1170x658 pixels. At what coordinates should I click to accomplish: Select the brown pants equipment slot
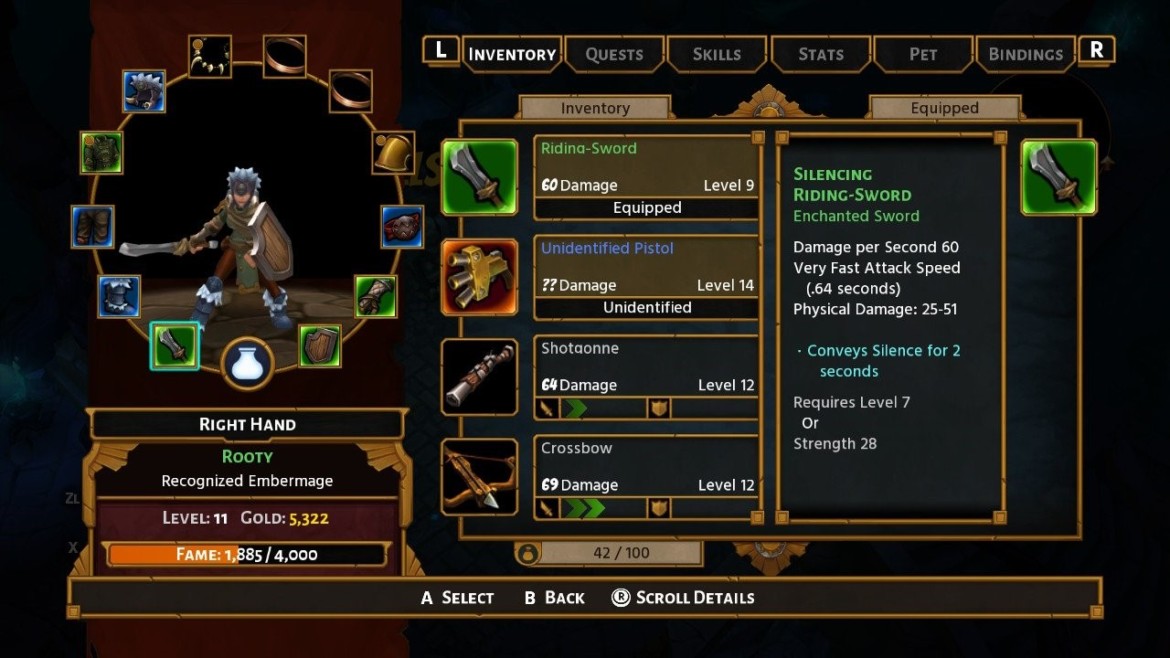(x=93, y=226)
